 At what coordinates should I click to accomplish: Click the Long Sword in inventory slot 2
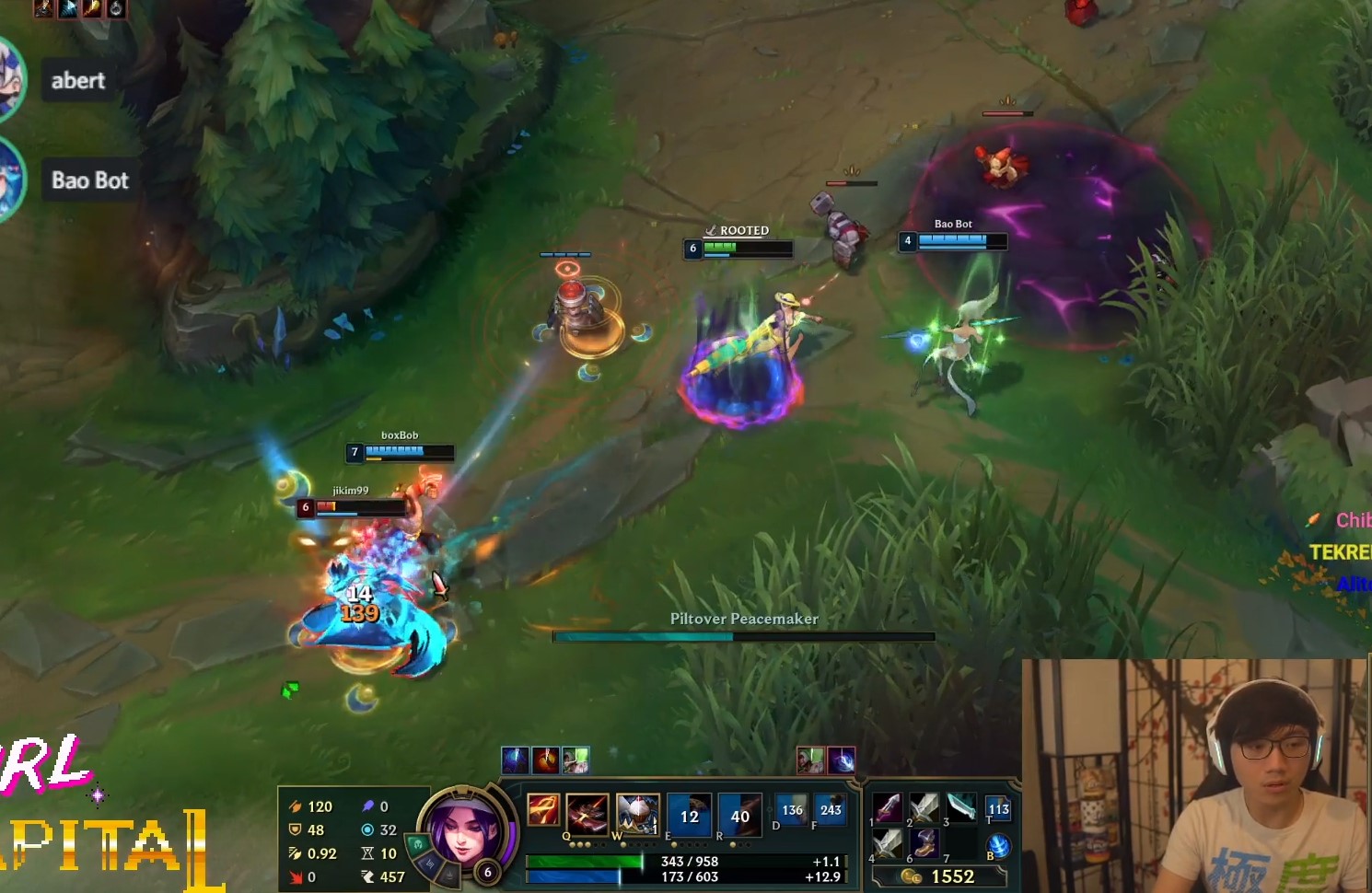coord(925,808)
